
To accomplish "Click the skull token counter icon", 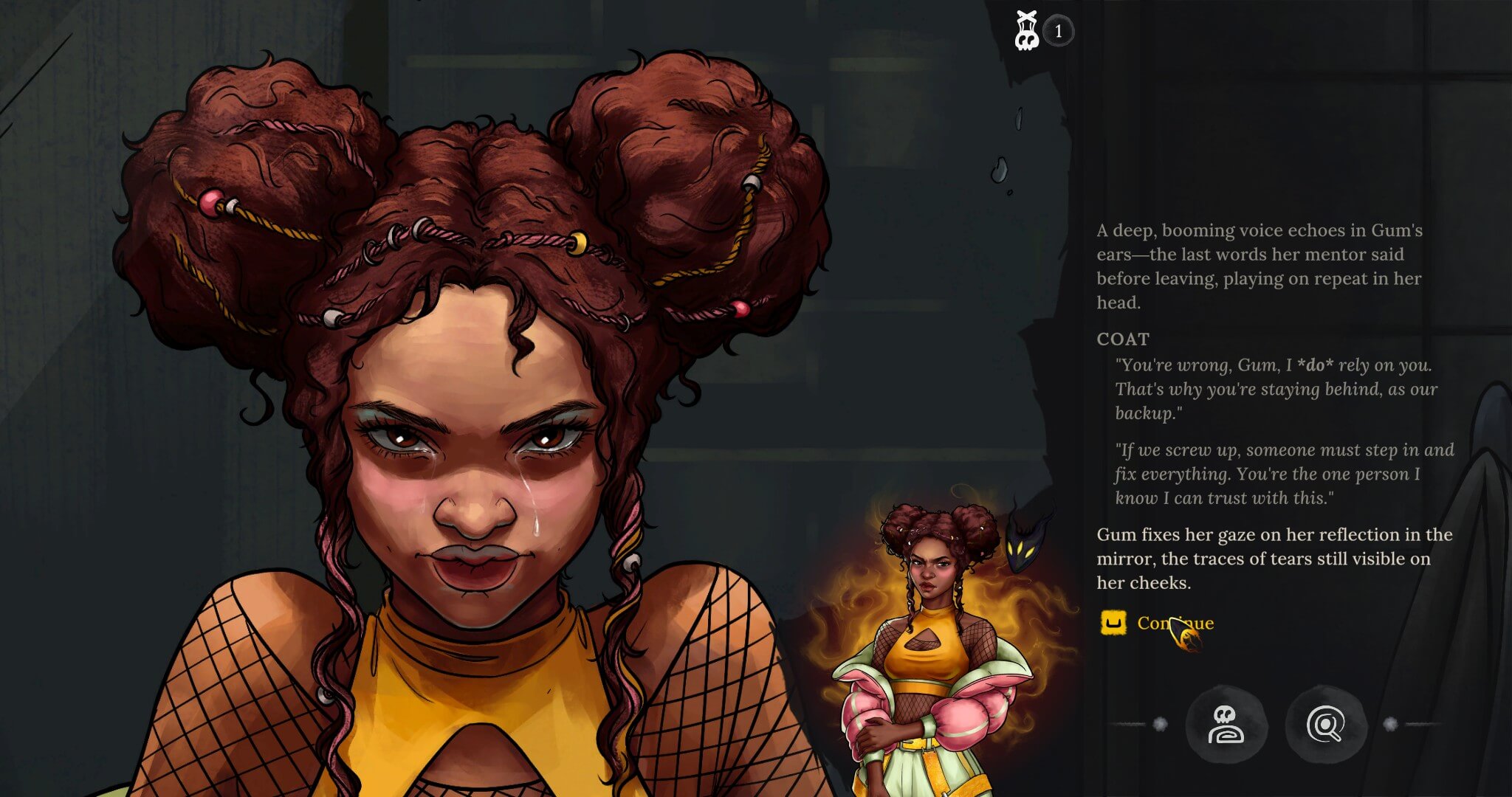I will click(1027, 31).
